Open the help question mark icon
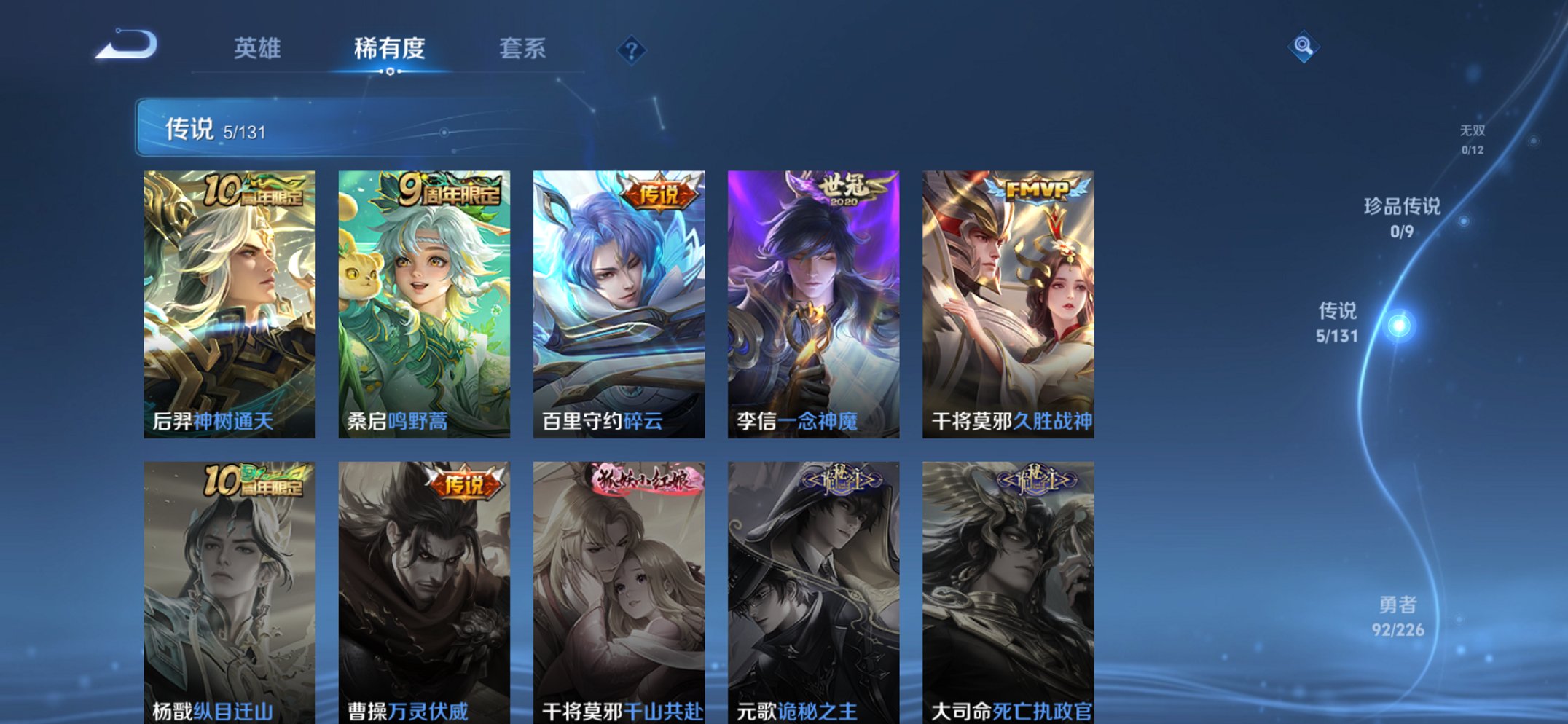This screenshot has height=724, width=1568. click(x=632, y=50)
